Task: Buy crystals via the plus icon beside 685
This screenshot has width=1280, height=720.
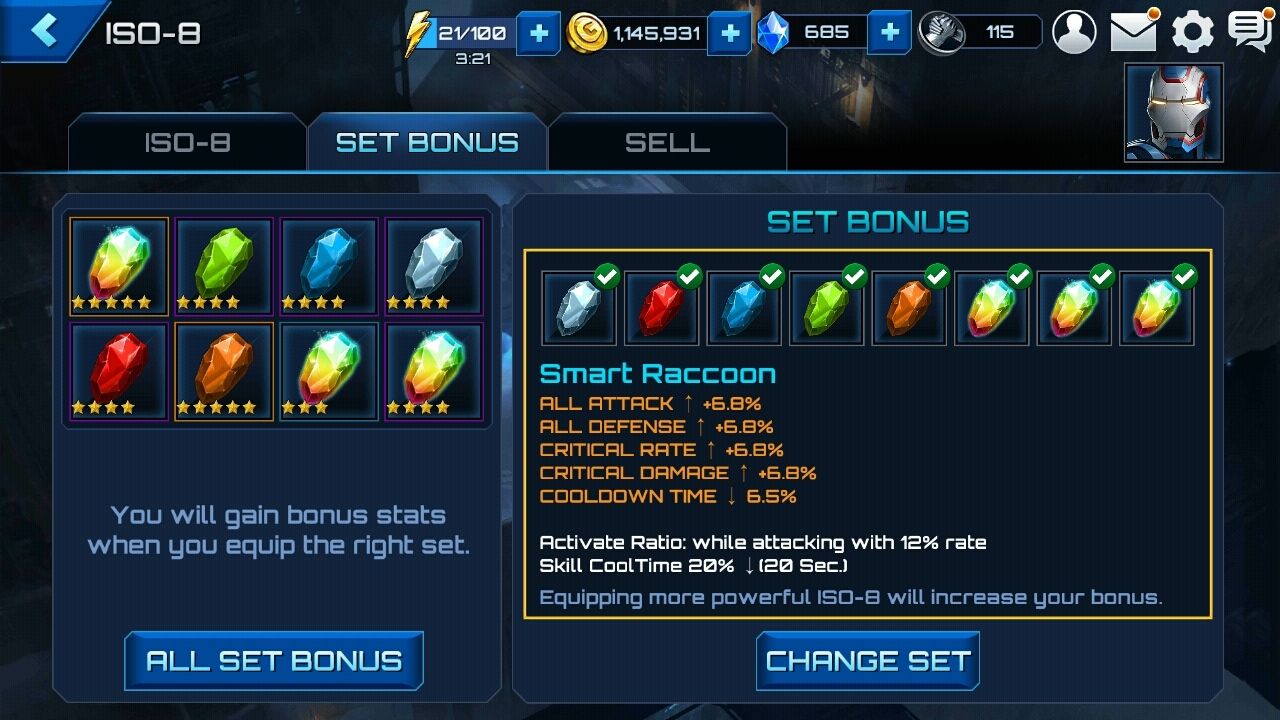Action: [889, 32]
